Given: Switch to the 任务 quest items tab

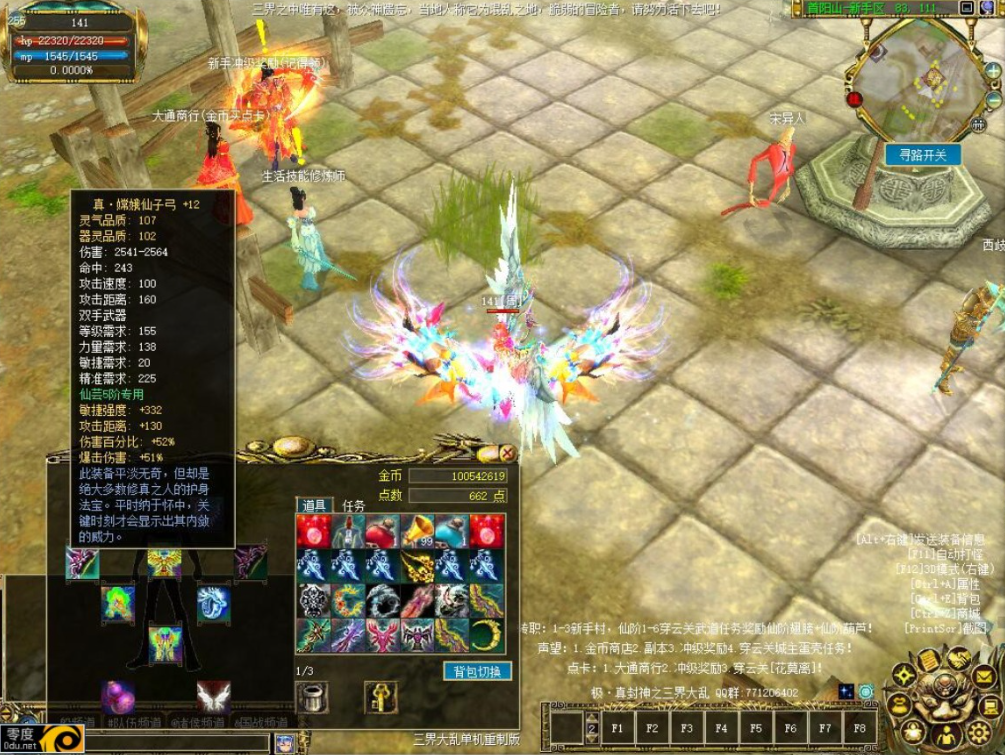Looking at the screenshot, I should (354, 506).
